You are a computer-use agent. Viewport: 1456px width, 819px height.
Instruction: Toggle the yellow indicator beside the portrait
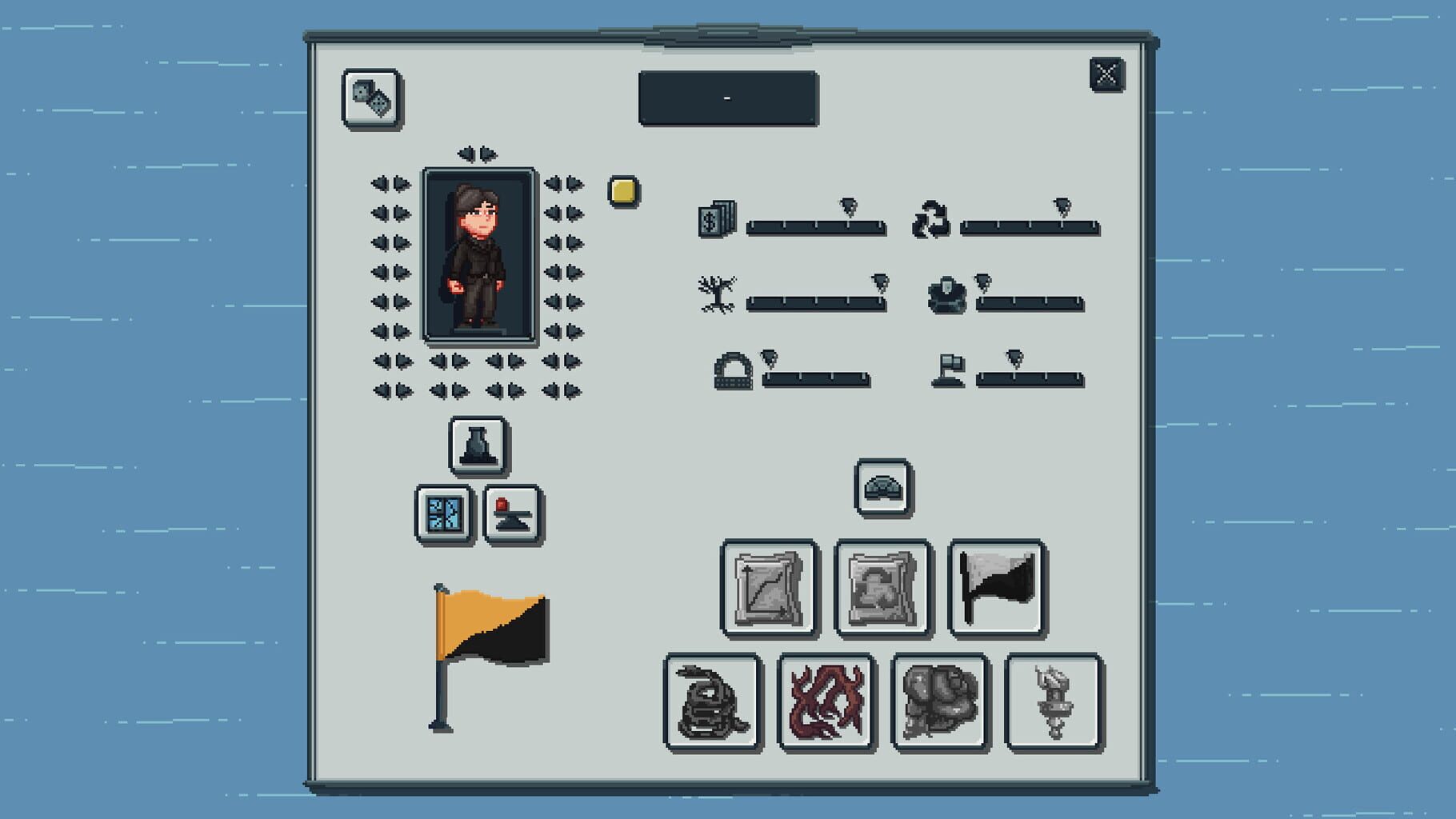622,190
